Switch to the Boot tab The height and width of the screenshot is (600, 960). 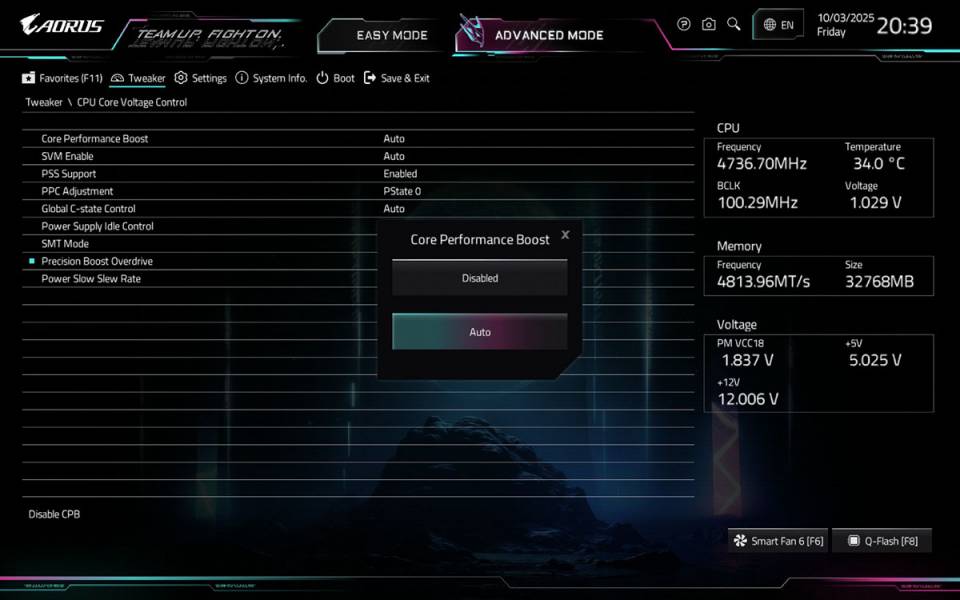336,78
